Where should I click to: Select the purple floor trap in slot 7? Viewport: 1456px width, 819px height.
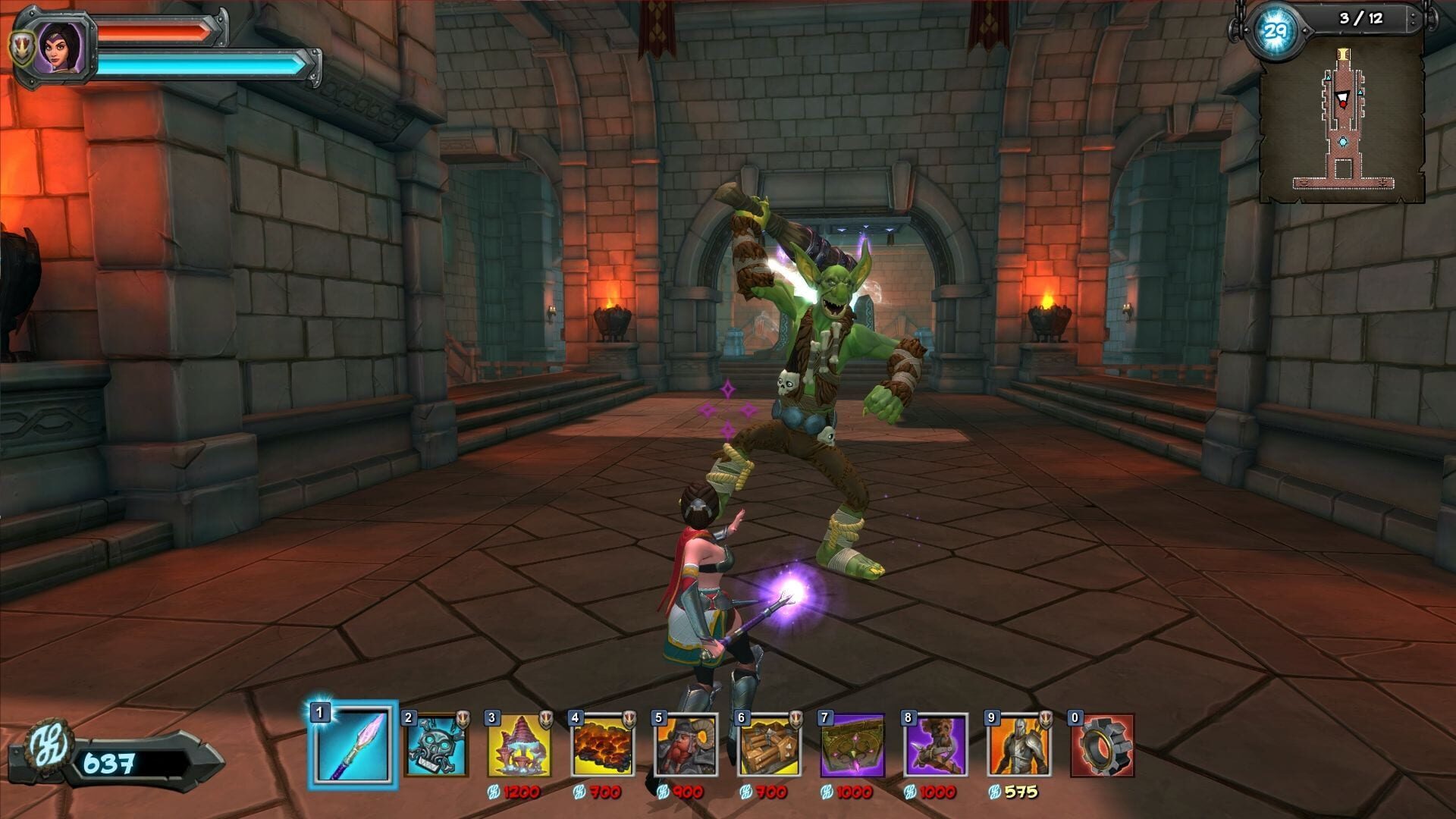pyautogui.click(x=852, y=745)
